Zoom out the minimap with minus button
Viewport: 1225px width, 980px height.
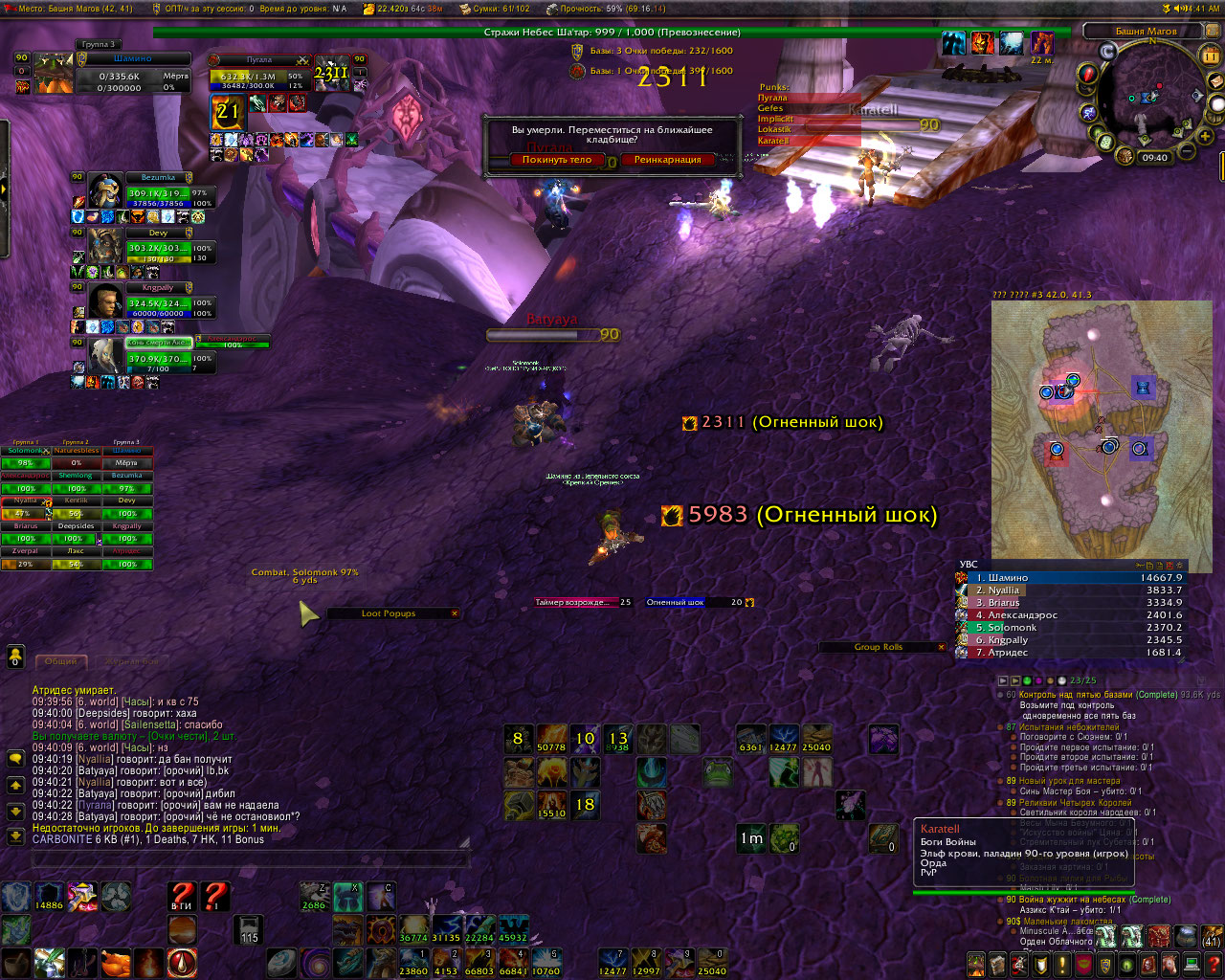tap(1186, 151)
